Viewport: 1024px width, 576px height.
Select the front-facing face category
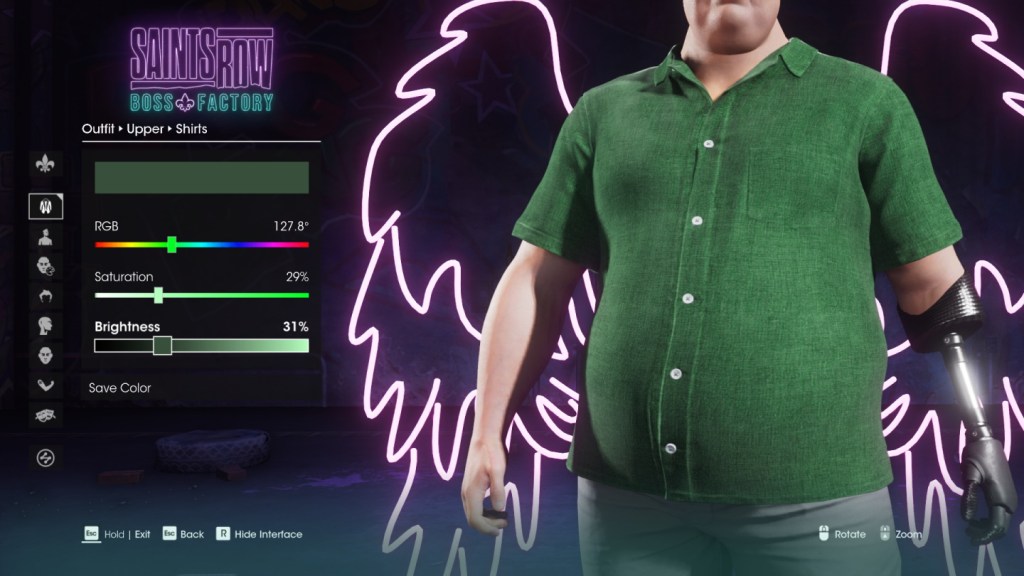[45, 355]
